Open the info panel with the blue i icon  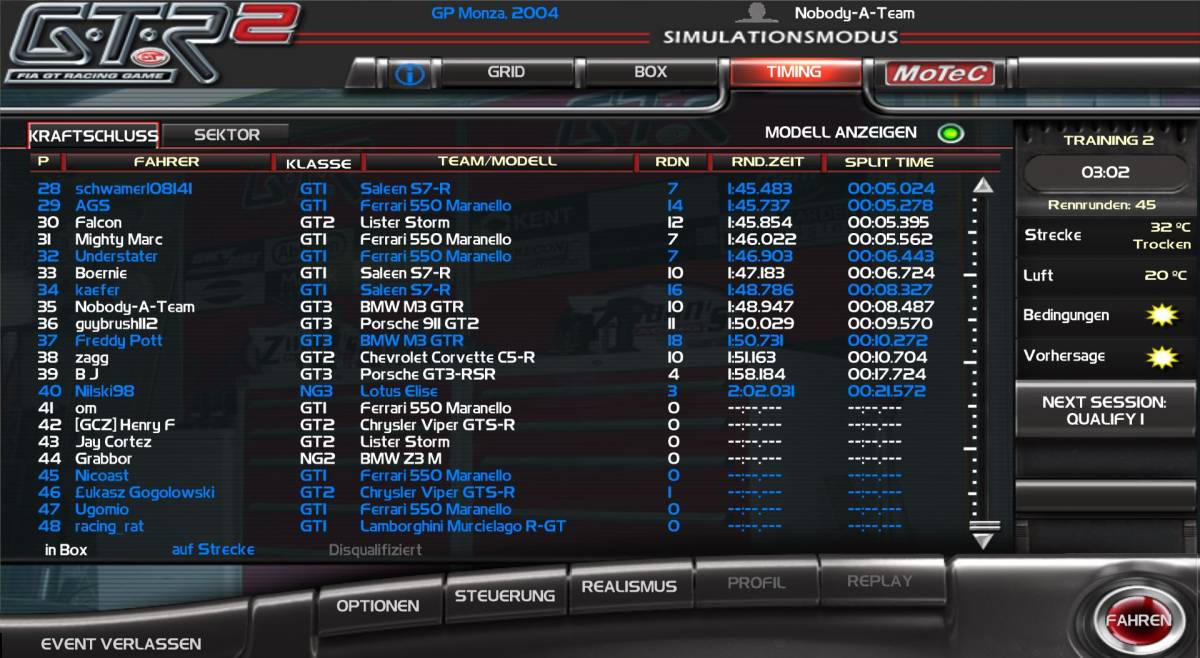(x=410, y=73)
